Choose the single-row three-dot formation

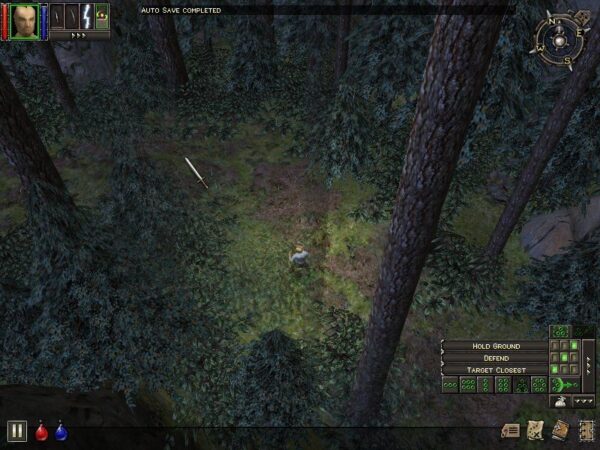(x=449, y=385)
